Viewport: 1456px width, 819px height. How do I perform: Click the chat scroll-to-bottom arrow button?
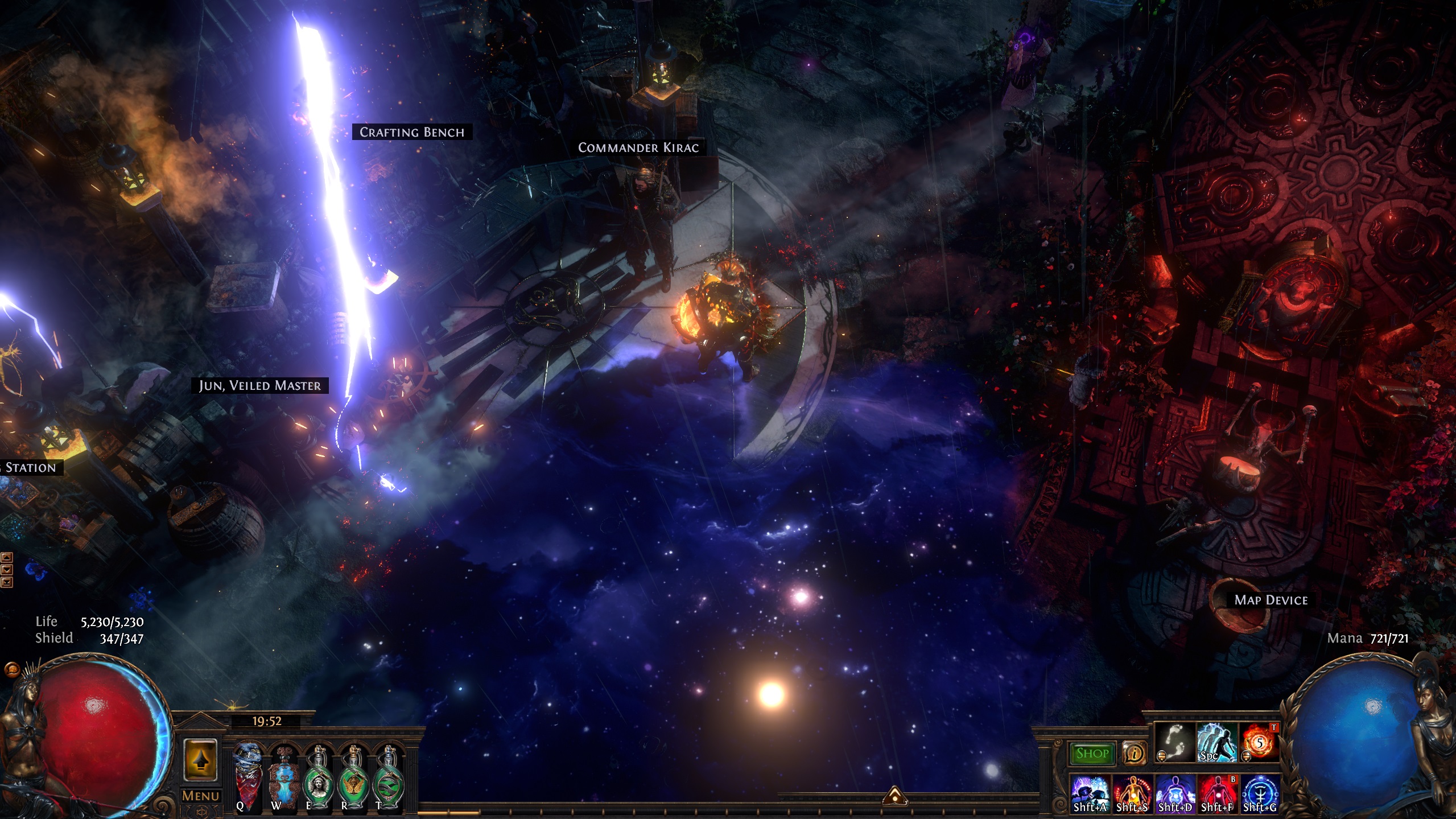[7, 582]
